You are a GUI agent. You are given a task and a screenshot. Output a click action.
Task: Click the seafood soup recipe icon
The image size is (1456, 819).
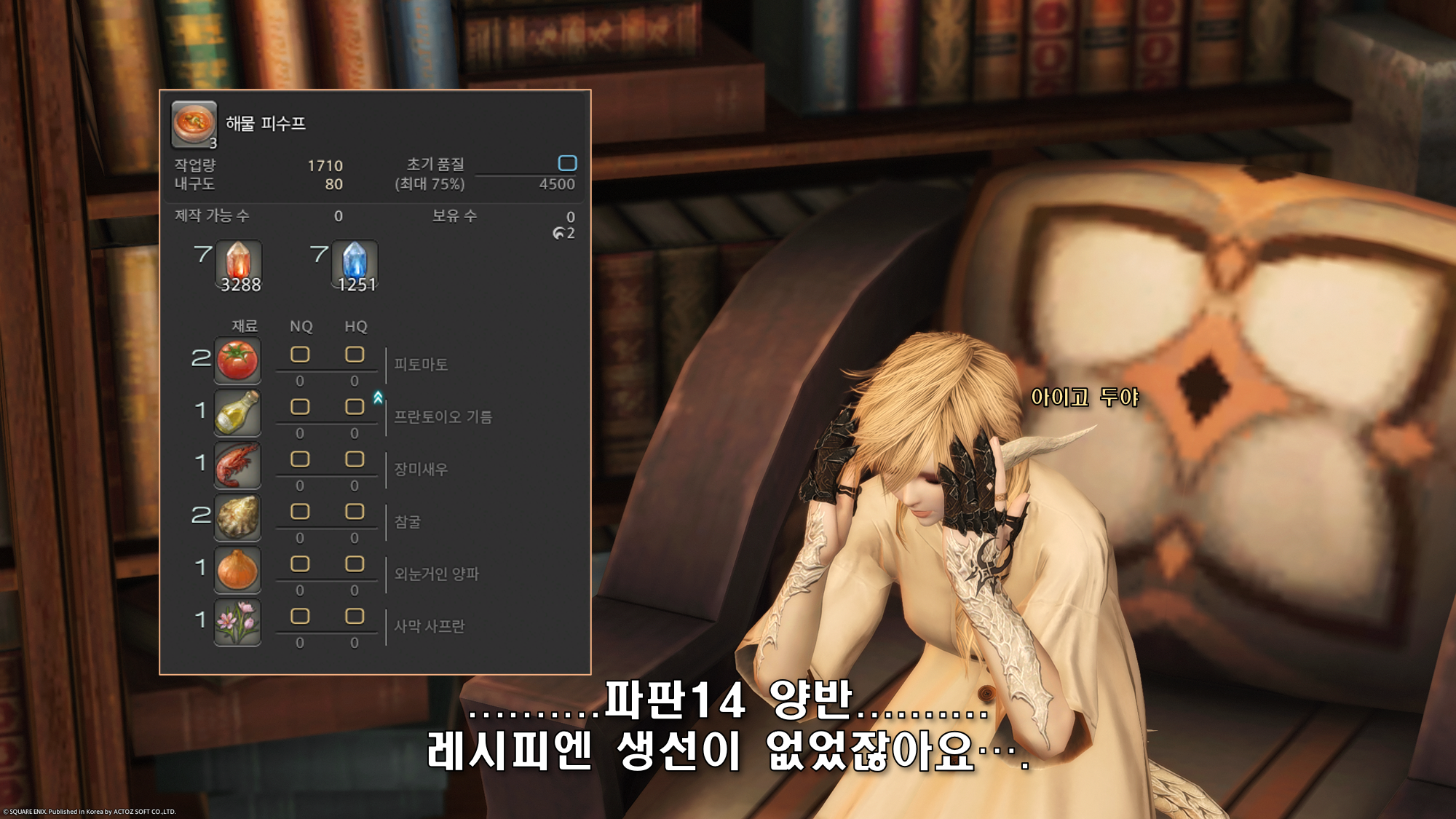(x=194, y=123)
